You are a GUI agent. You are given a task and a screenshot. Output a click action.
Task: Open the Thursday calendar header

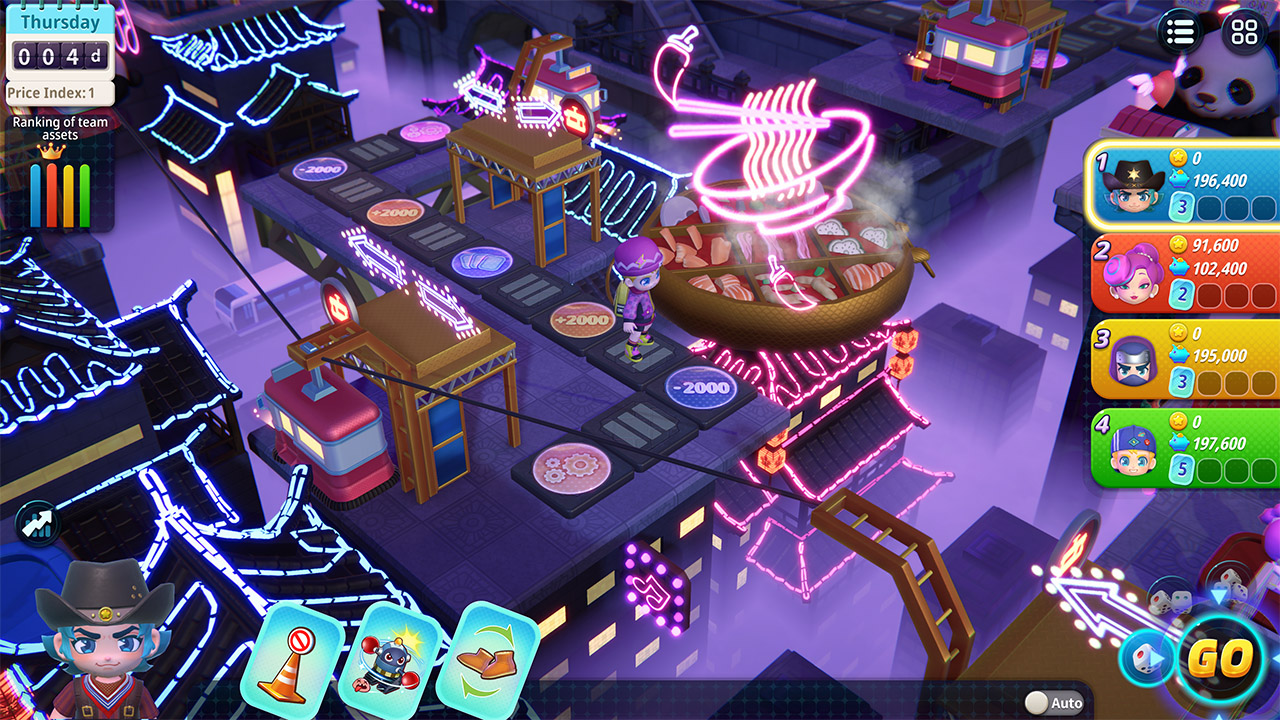click(59, 20)
